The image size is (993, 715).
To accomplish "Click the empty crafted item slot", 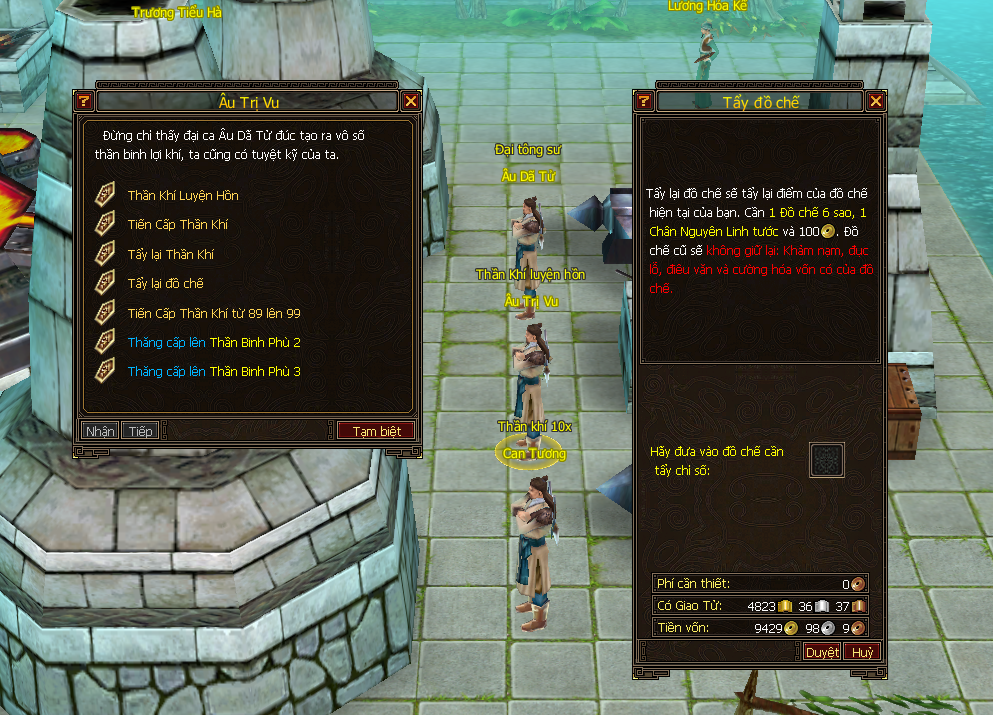I will click(x=826, y=461).
